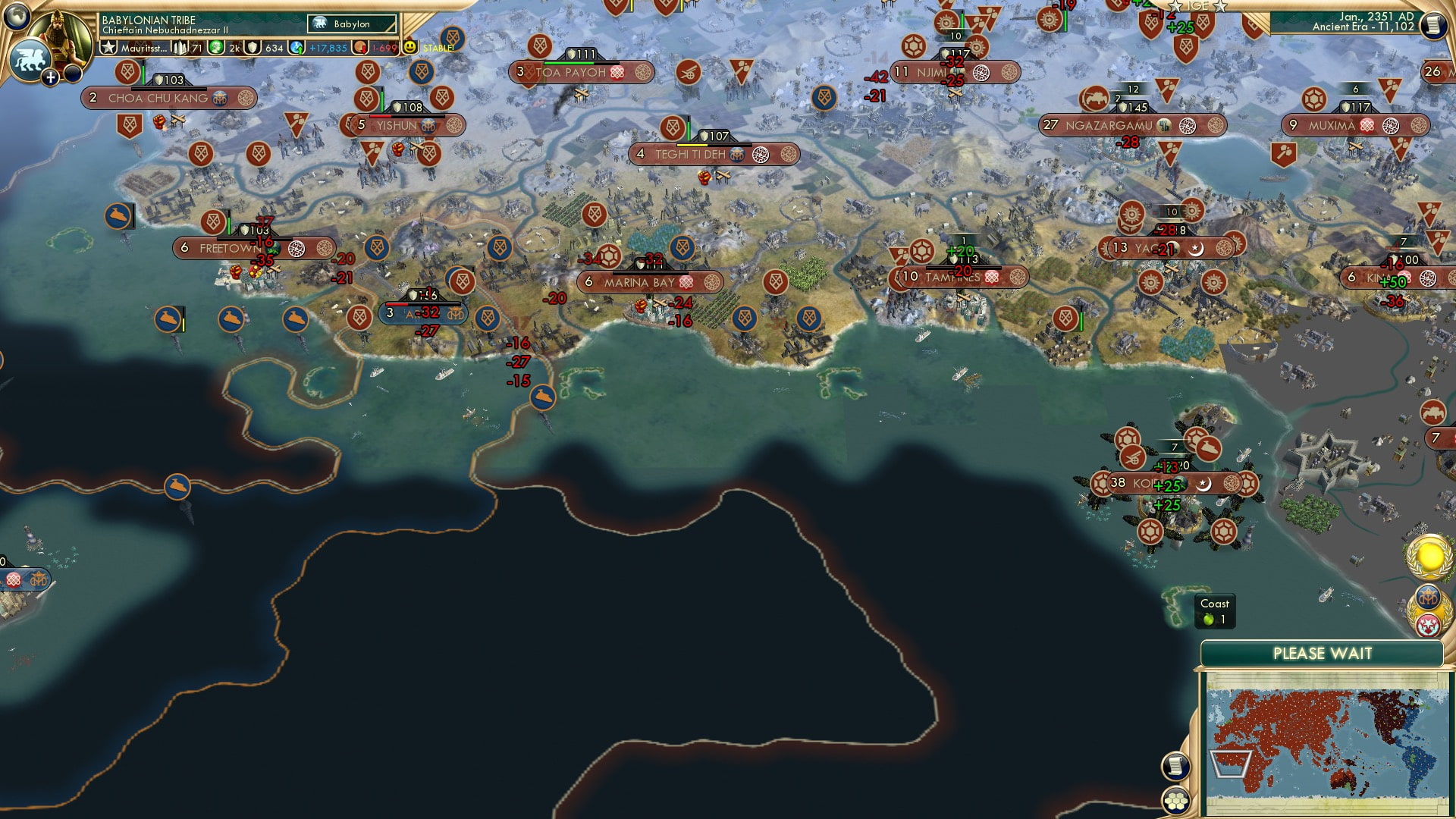The image size is (1456, 819).
Task: Click the Please Wait turn button
Action: click(1322, 654)
